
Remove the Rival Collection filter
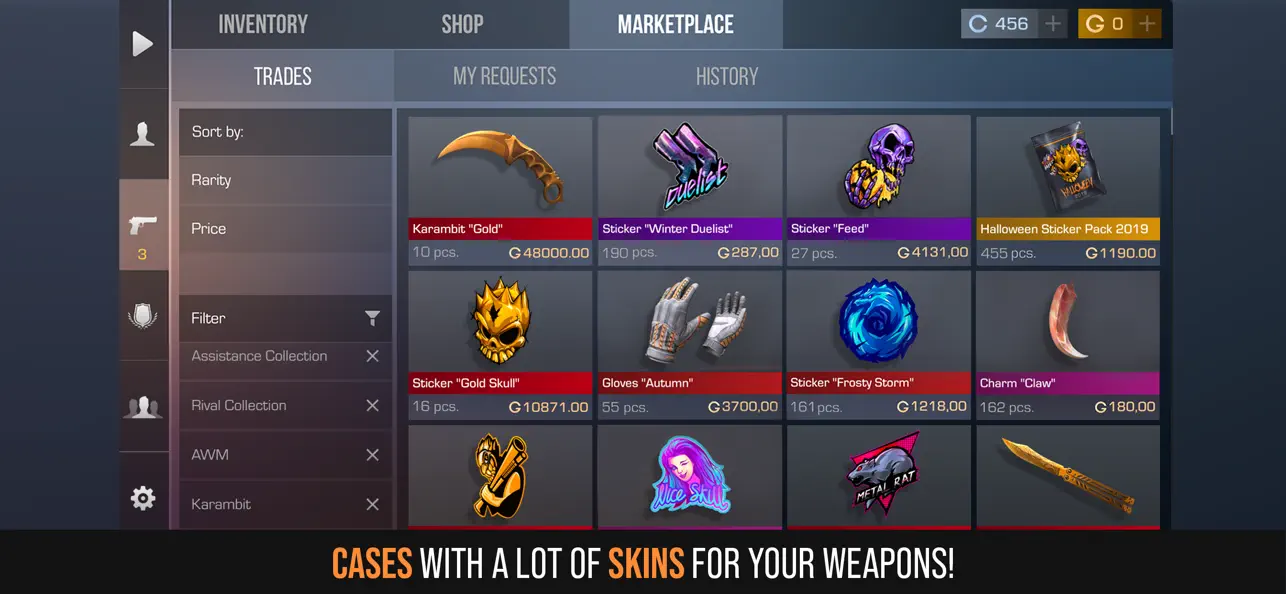pos(372,405)
